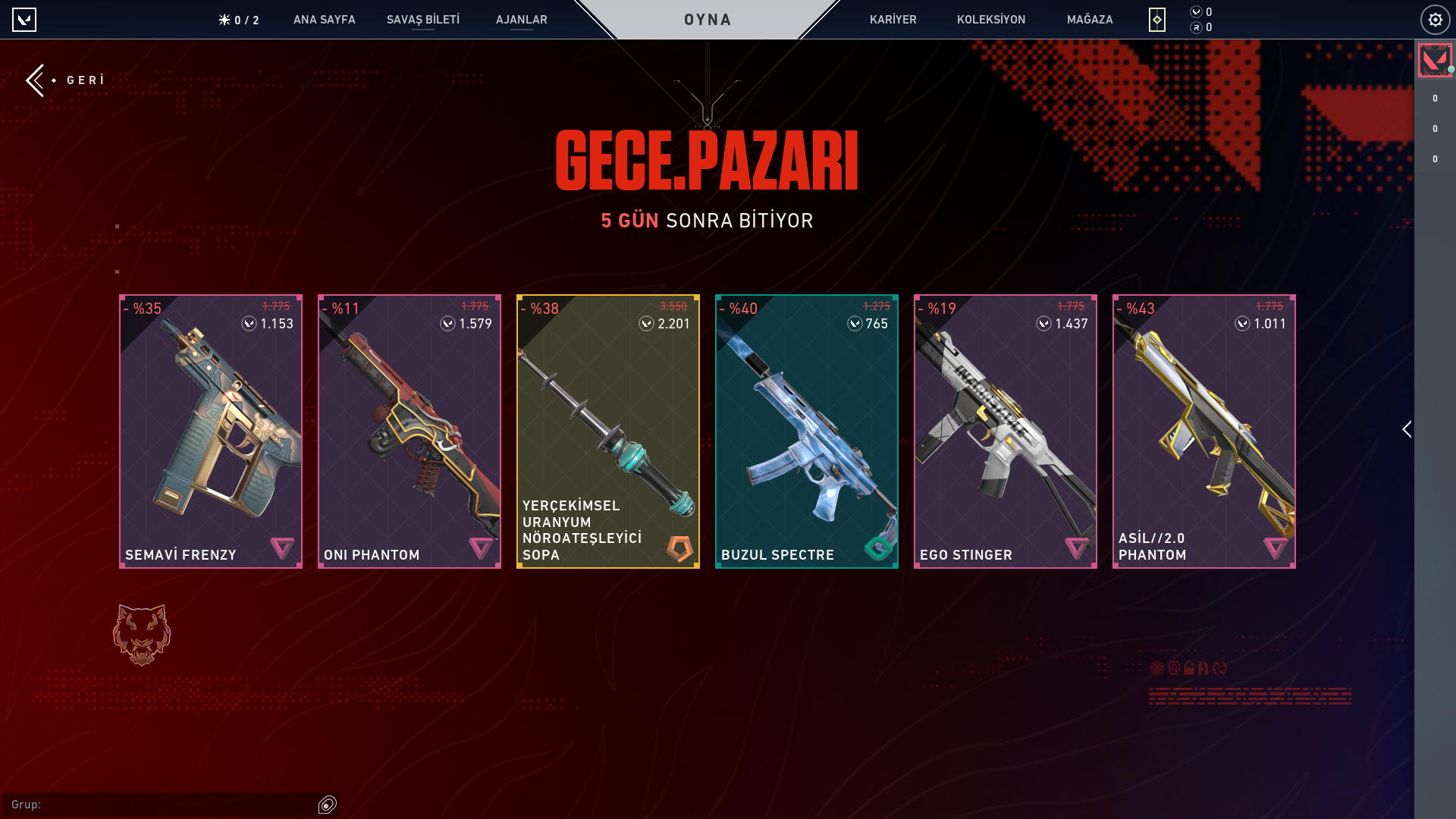Click the Grup chat input field
This screenshot has height=819, width=1456.
click(163, 805)
